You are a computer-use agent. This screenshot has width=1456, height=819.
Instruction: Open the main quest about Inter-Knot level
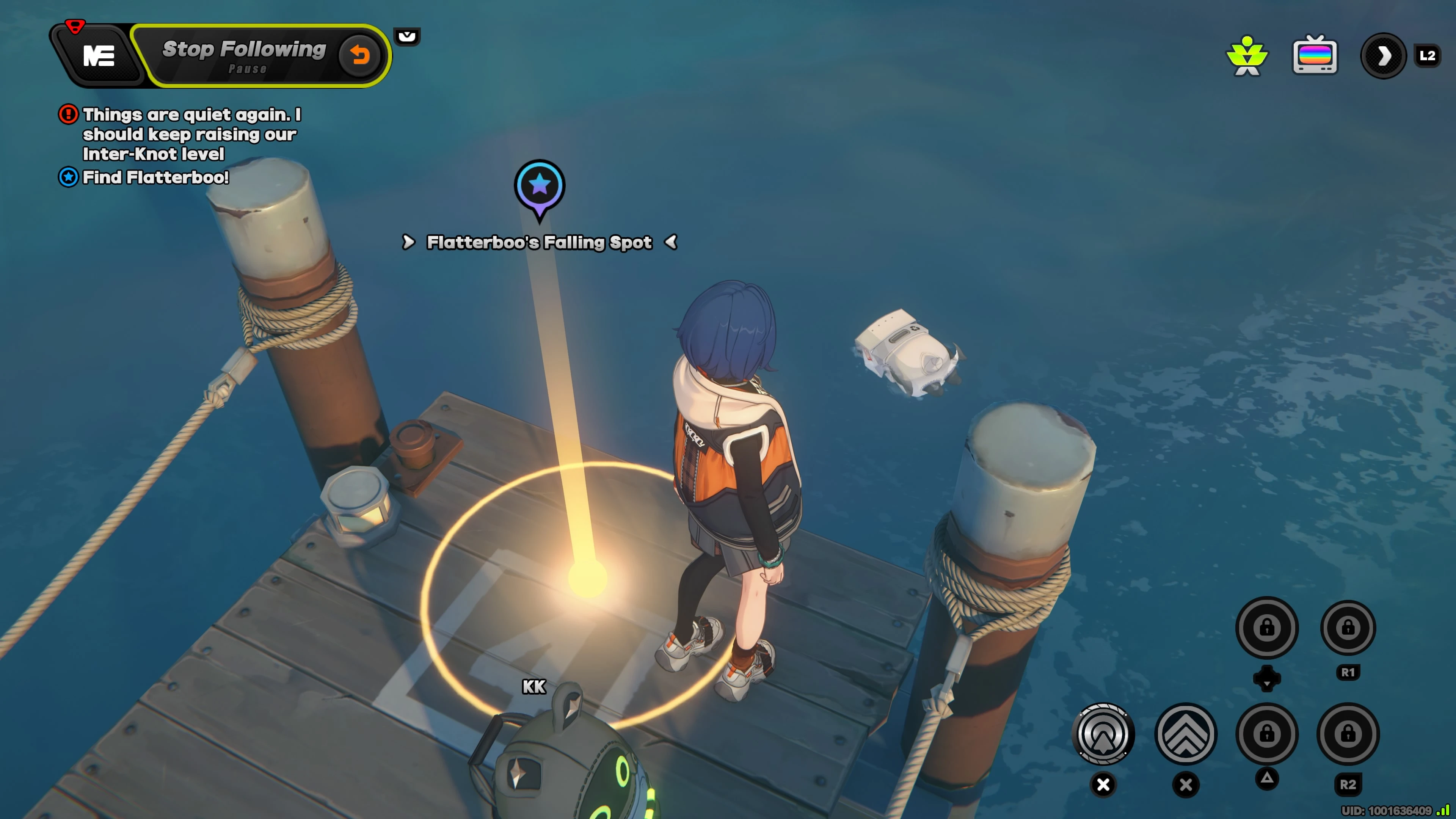click(x=191, y=135)
